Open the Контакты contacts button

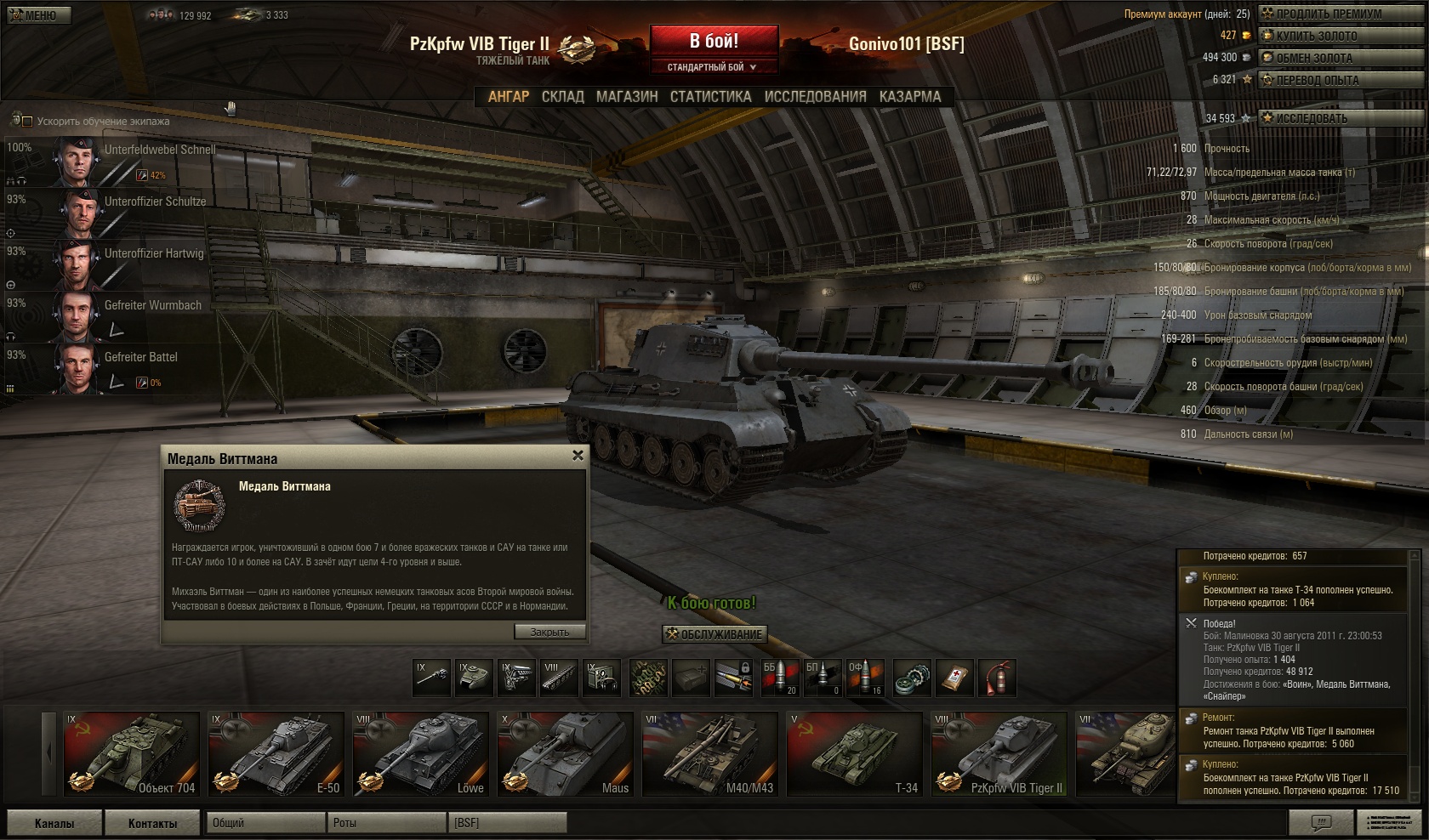152,823
